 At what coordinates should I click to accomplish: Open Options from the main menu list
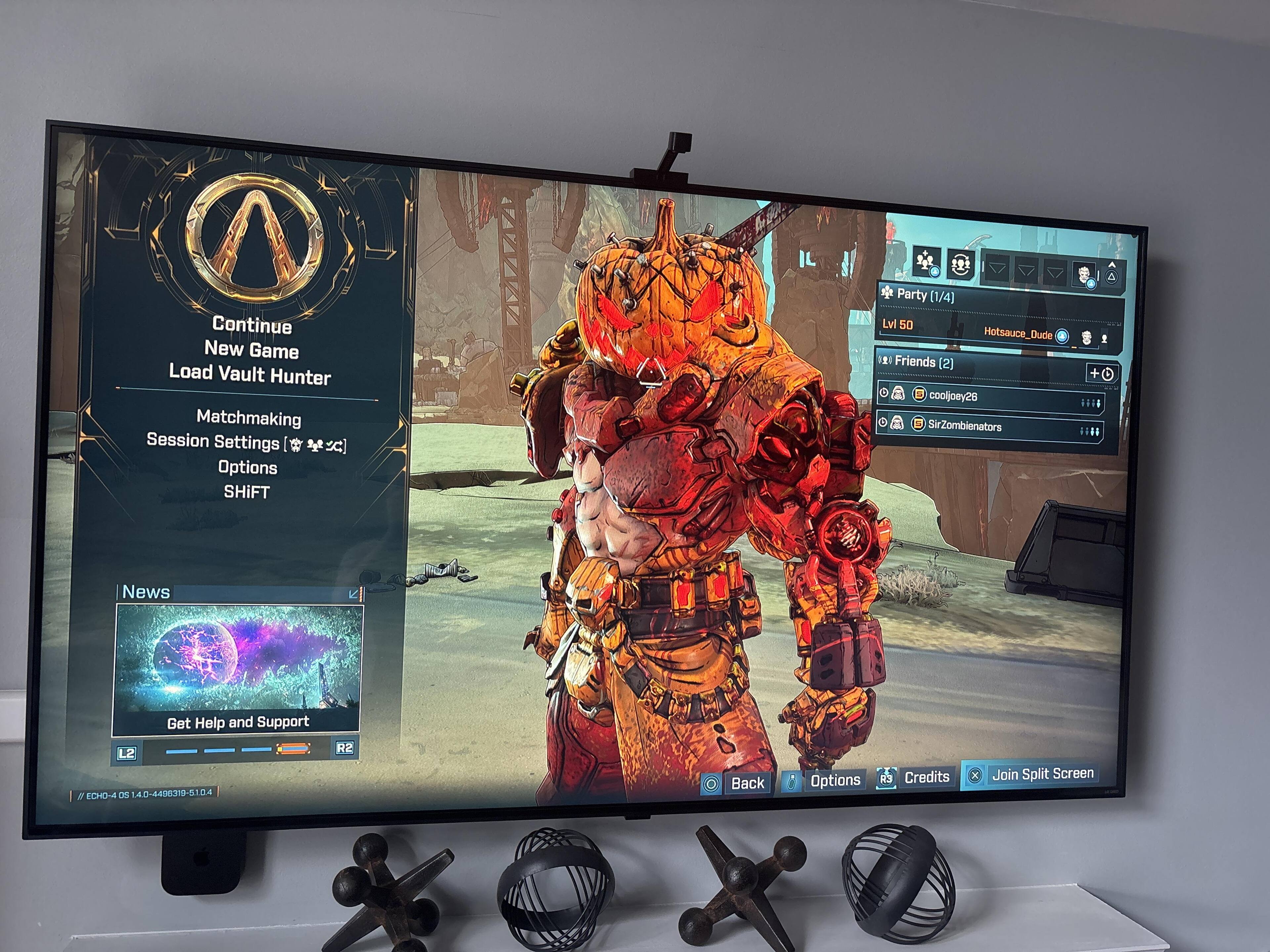click(x=247, y=467)
